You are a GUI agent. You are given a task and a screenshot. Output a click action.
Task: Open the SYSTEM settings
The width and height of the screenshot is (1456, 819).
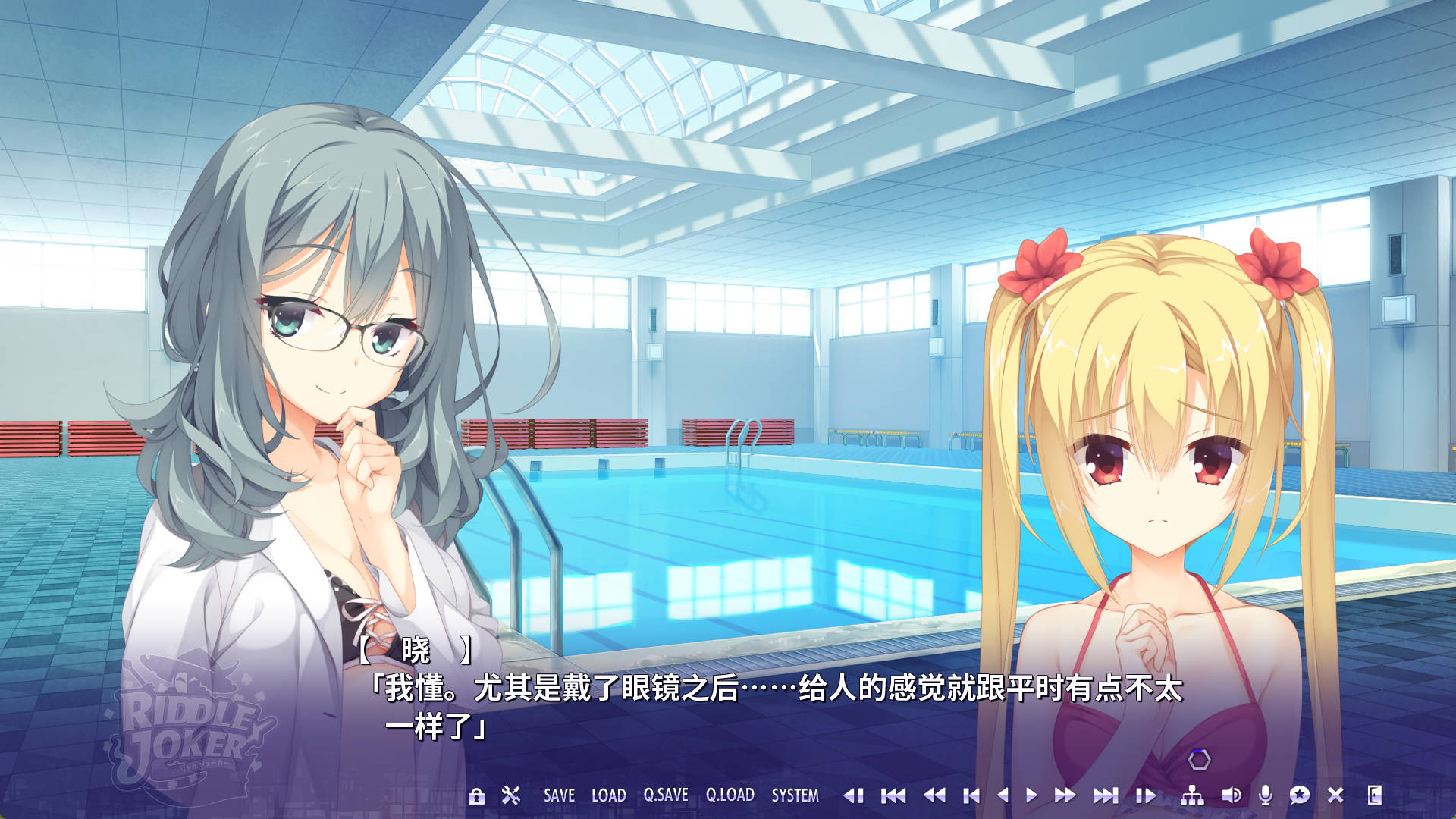[795, 795]
